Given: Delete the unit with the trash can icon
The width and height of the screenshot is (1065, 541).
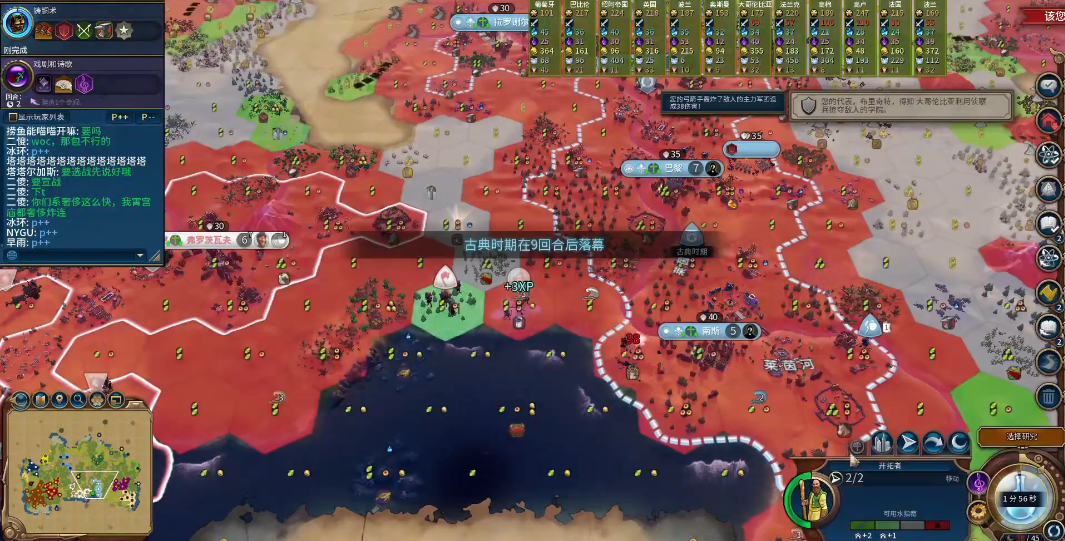Looking at the screenshot, I should tap(1047, 396).
